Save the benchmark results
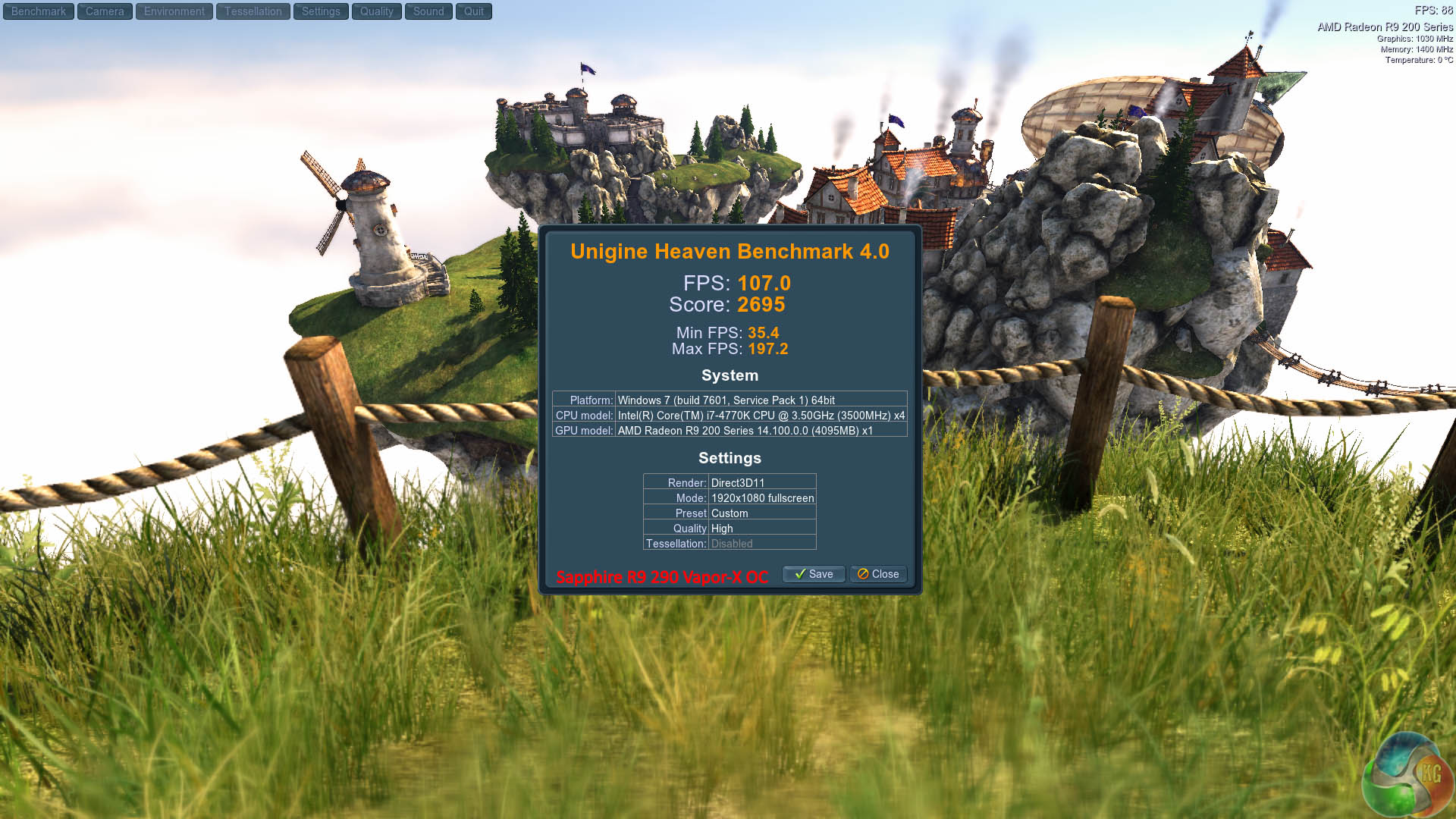1456x819 pixels. [x=814, y=574]
